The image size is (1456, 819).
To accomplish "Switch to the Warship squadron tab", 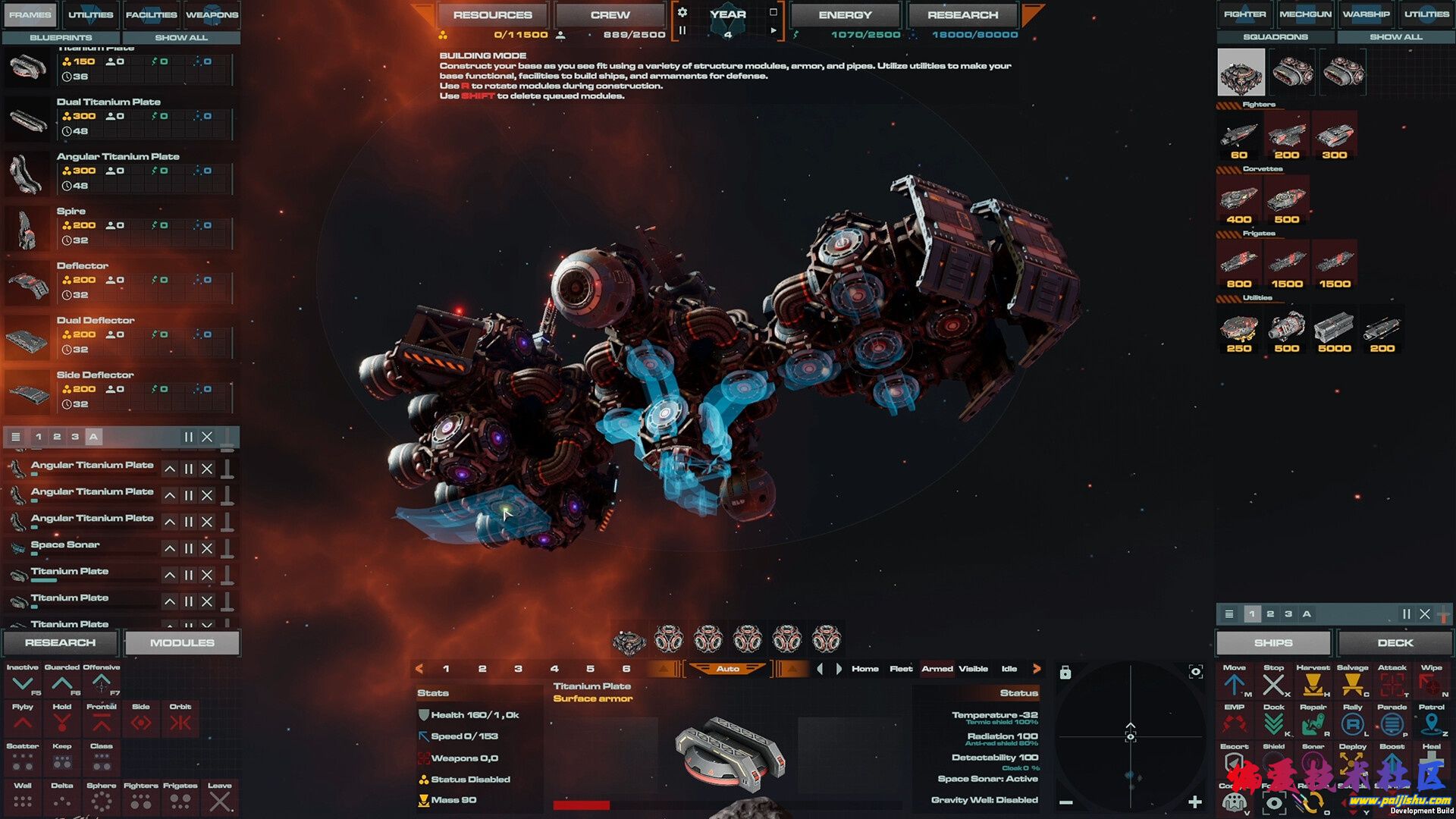I will (x=1366, y=14).
